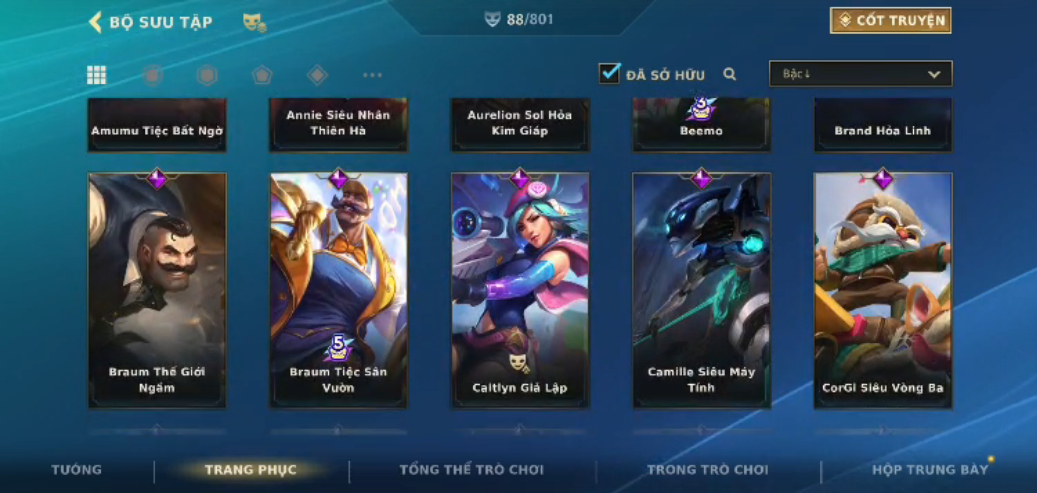Choose the Braum Thế Giới Ngầm skin

[157, 290]
